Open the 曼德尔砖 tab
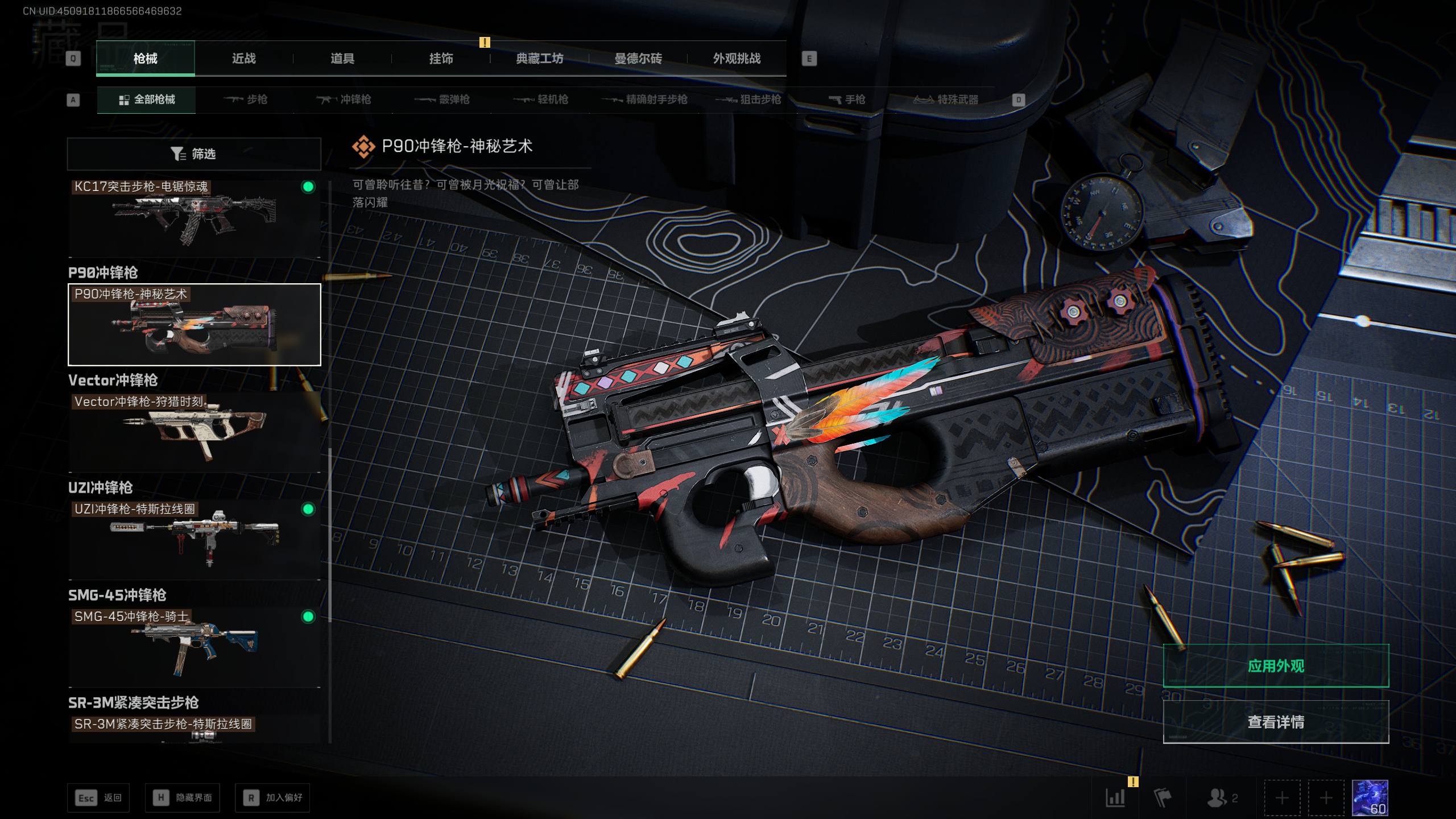Image resolution: width=1456 pixels, height=819 pixels. [638, 59]
